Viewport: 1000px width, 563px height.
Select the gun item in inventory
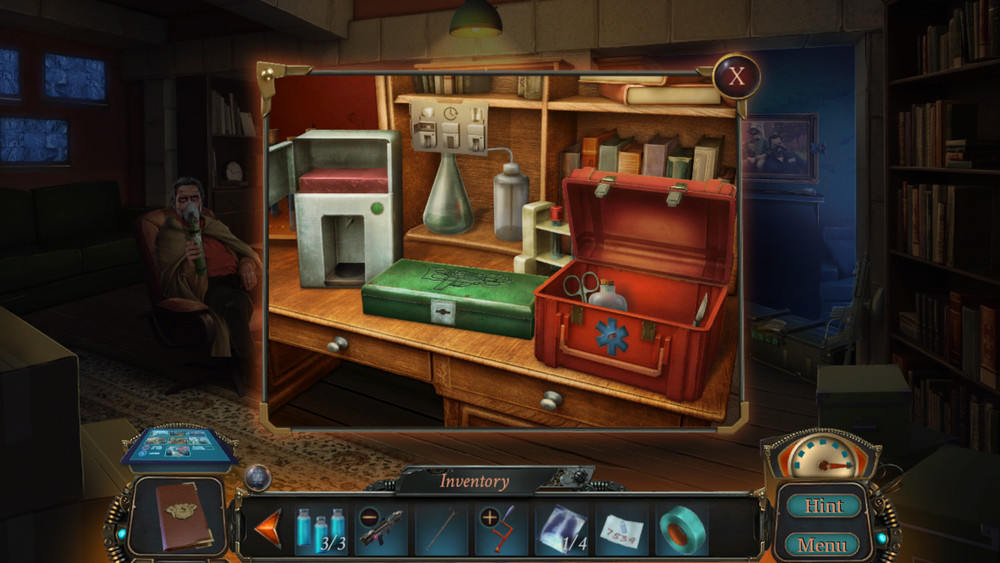[x=381, y=527]
